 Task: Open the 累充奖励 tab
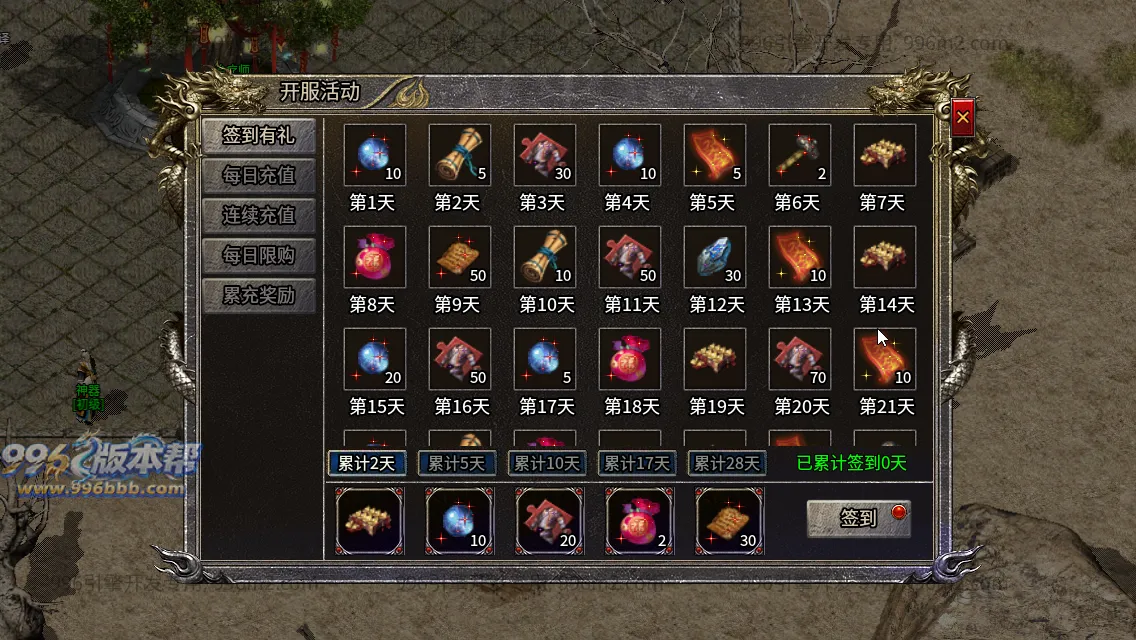pyautogui.click(x=259, y=296)
